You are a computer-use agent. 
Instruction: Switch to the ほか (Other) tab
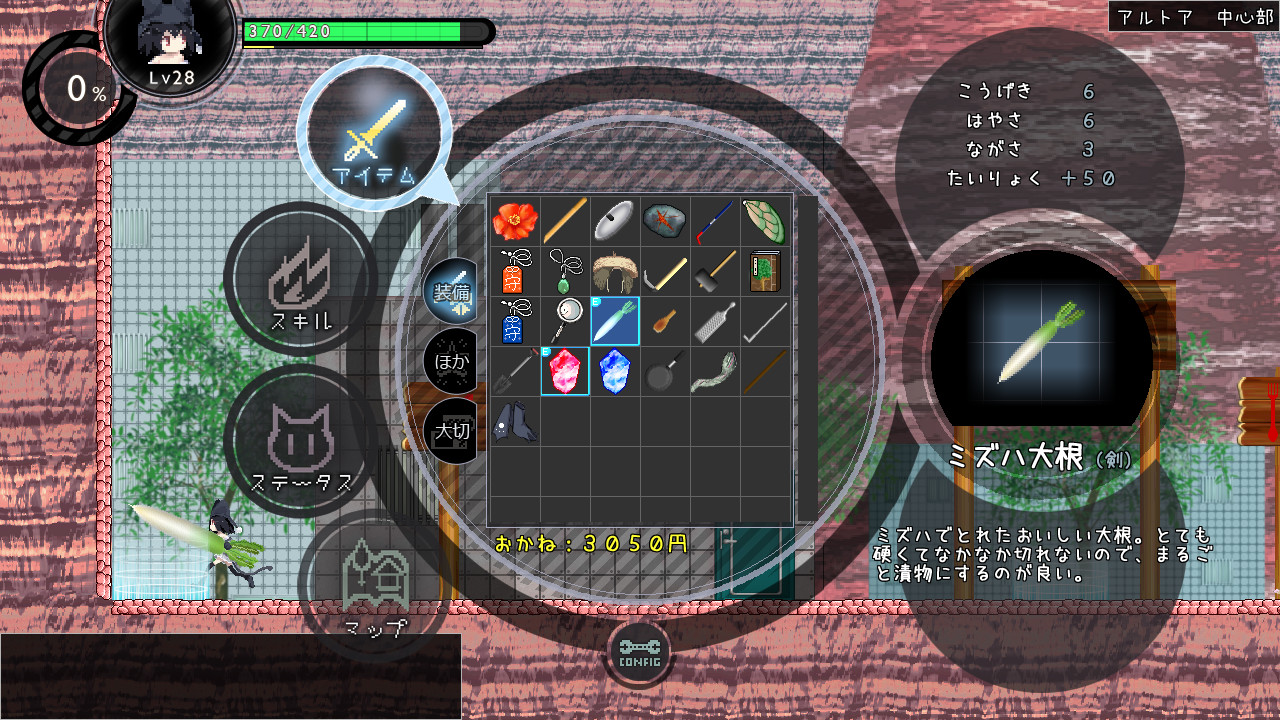[452, 358]
